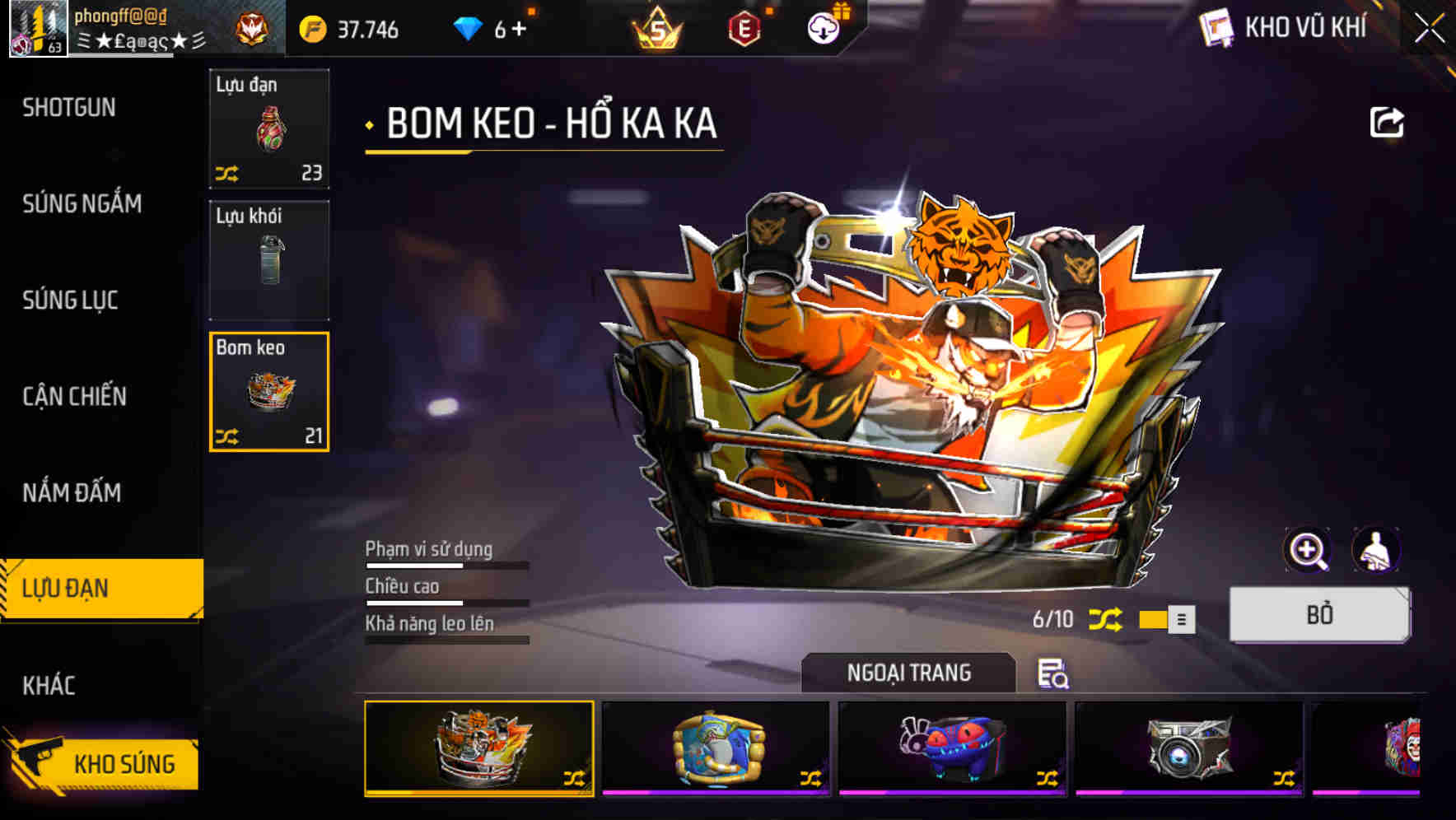The height and width of the screenshot is (820, 1456).
Task: Open the Kho Vũ Khí weapon inventory icon
Action: [1216, 27]
